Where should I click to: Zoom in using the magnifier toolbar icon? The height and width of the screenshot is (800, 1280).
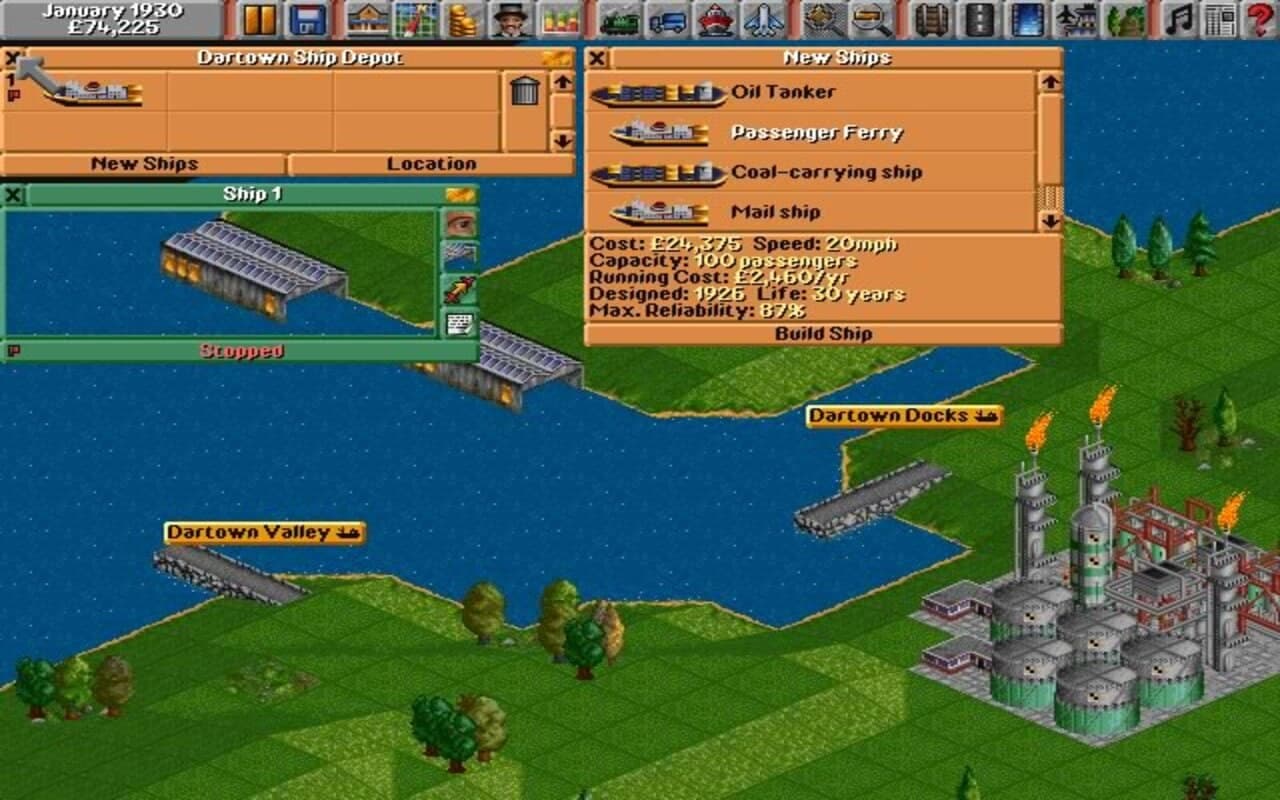tap(868, 17)
